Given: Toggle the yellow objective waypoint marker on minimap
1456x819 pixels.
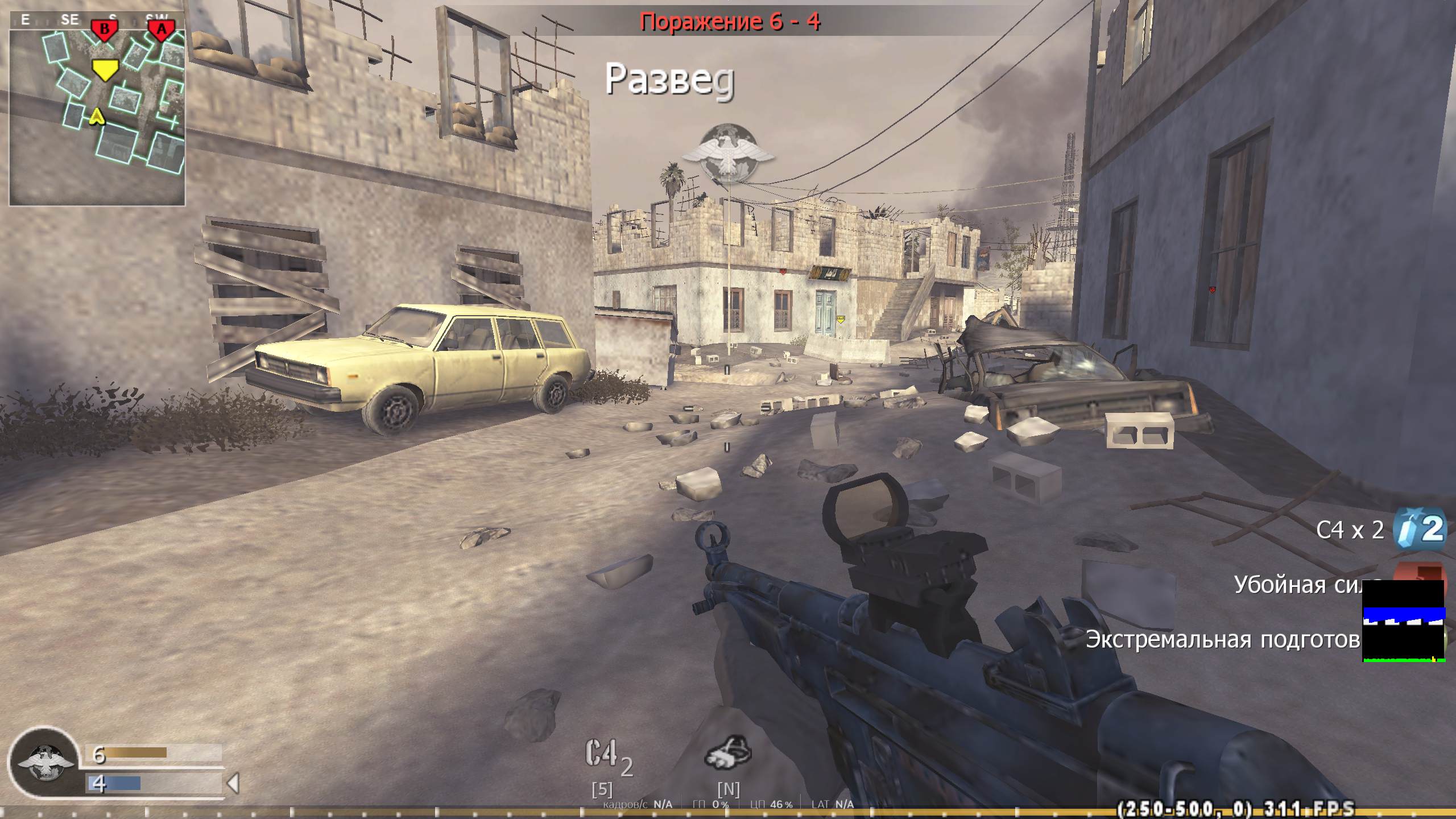Looking at the screenshot, I should pos(105,69).
